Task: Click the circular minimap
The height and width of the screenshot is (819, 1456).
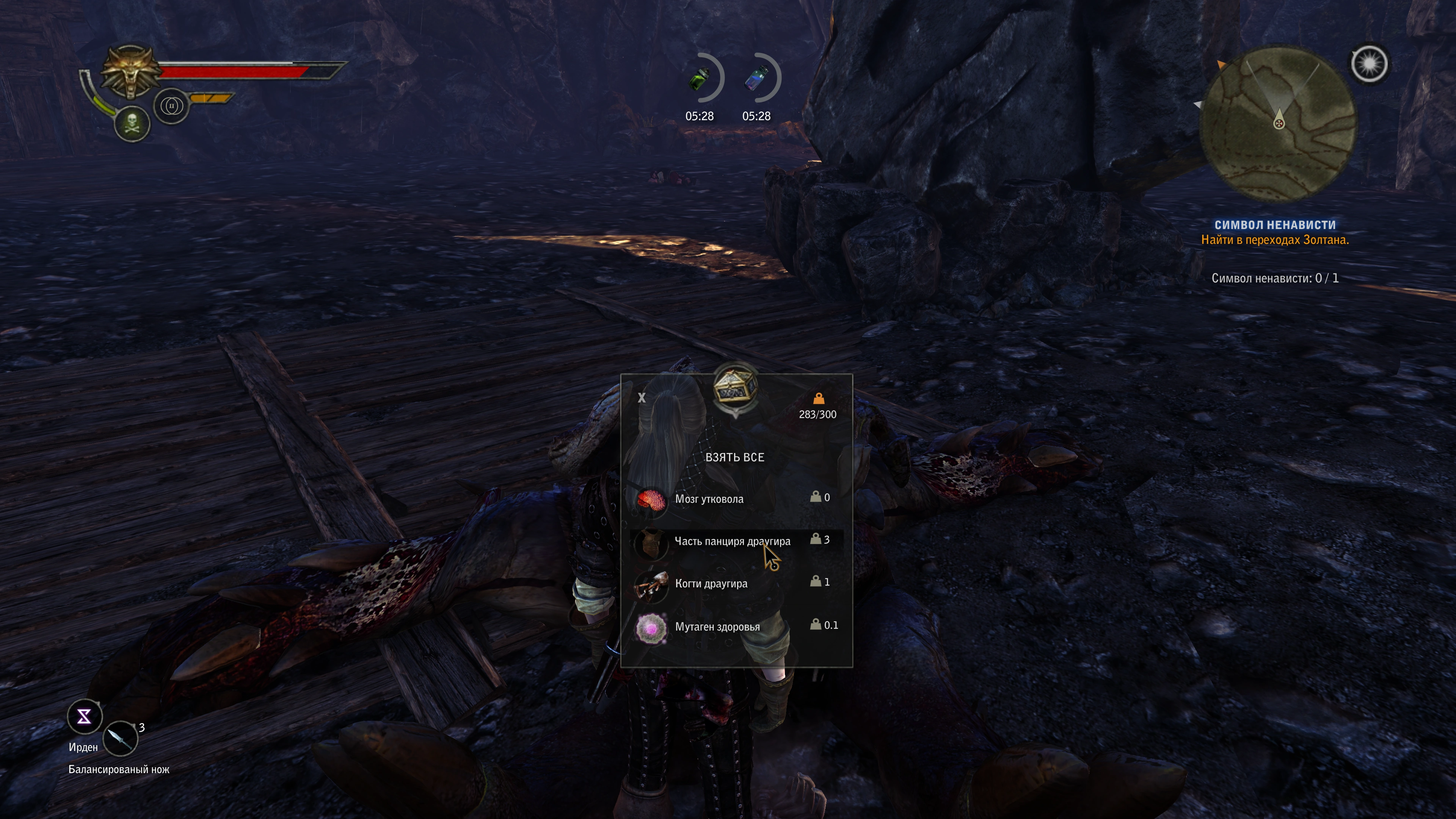Action: [x=1277, y=124]
